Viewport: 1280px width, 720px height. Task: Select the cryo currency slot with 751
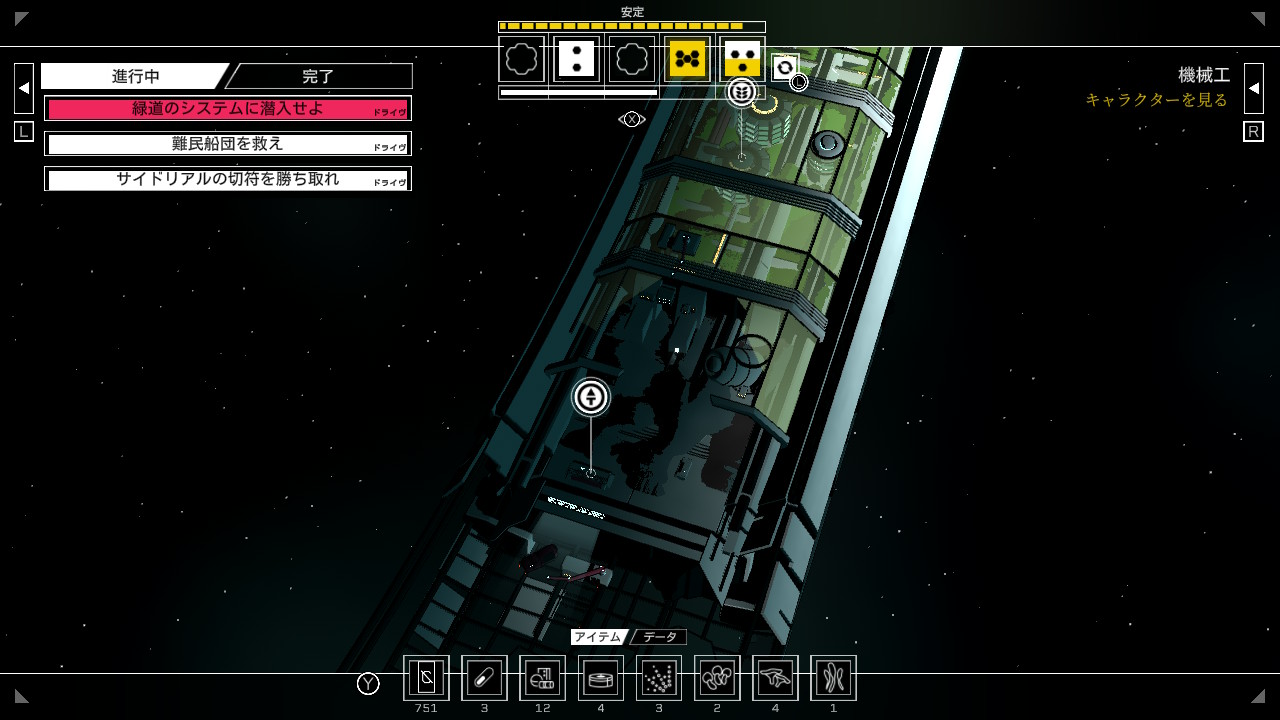tap(426, 678)
